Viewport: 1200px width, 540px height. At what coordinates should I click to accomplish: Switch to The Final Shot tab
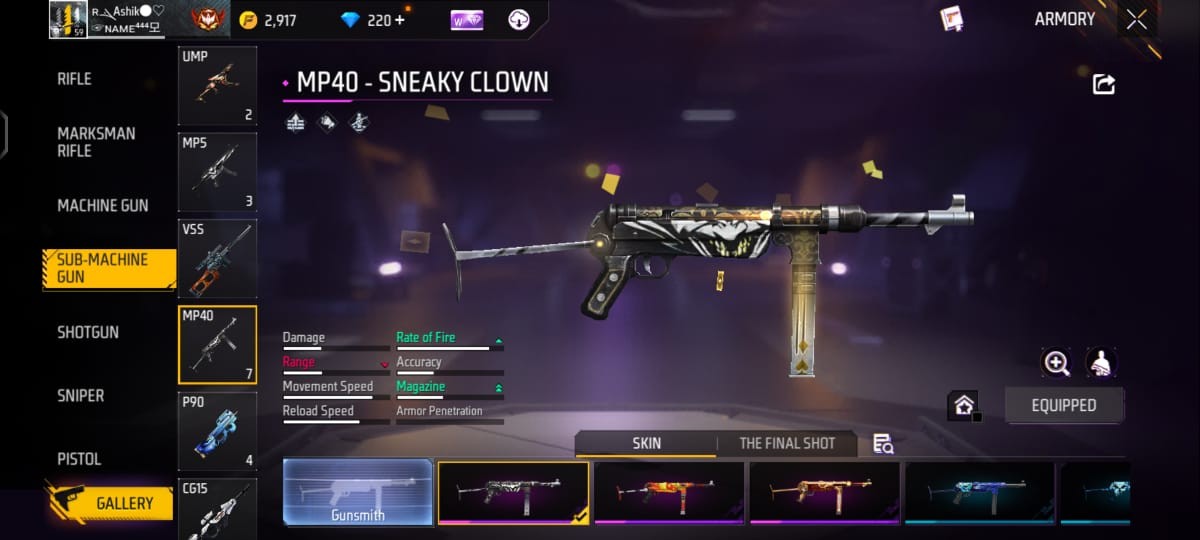pos(787,443)
